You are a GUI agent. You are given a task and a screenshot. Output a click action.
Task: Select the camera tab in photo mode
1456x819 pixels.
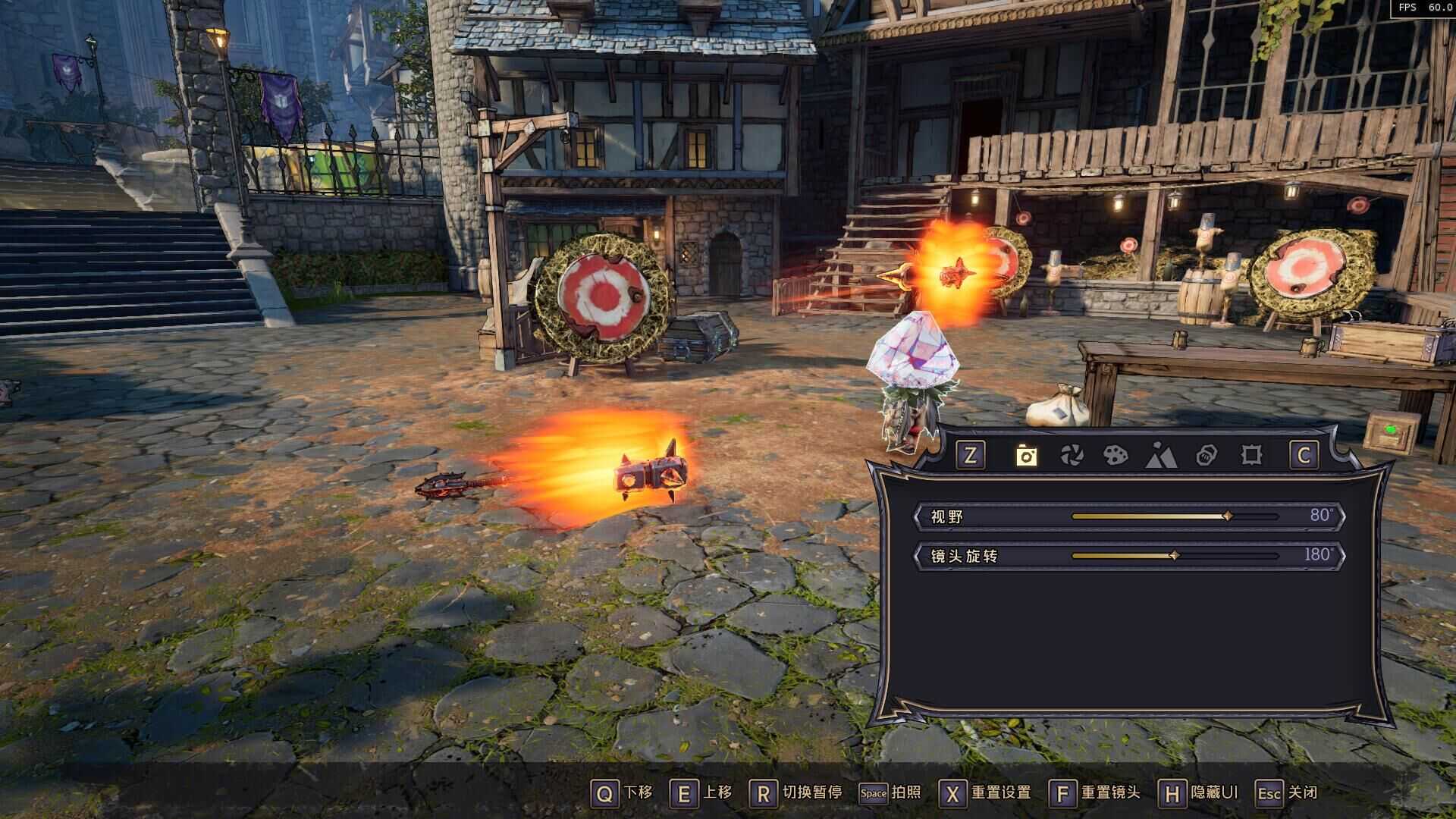click(x=1026, y=455)
